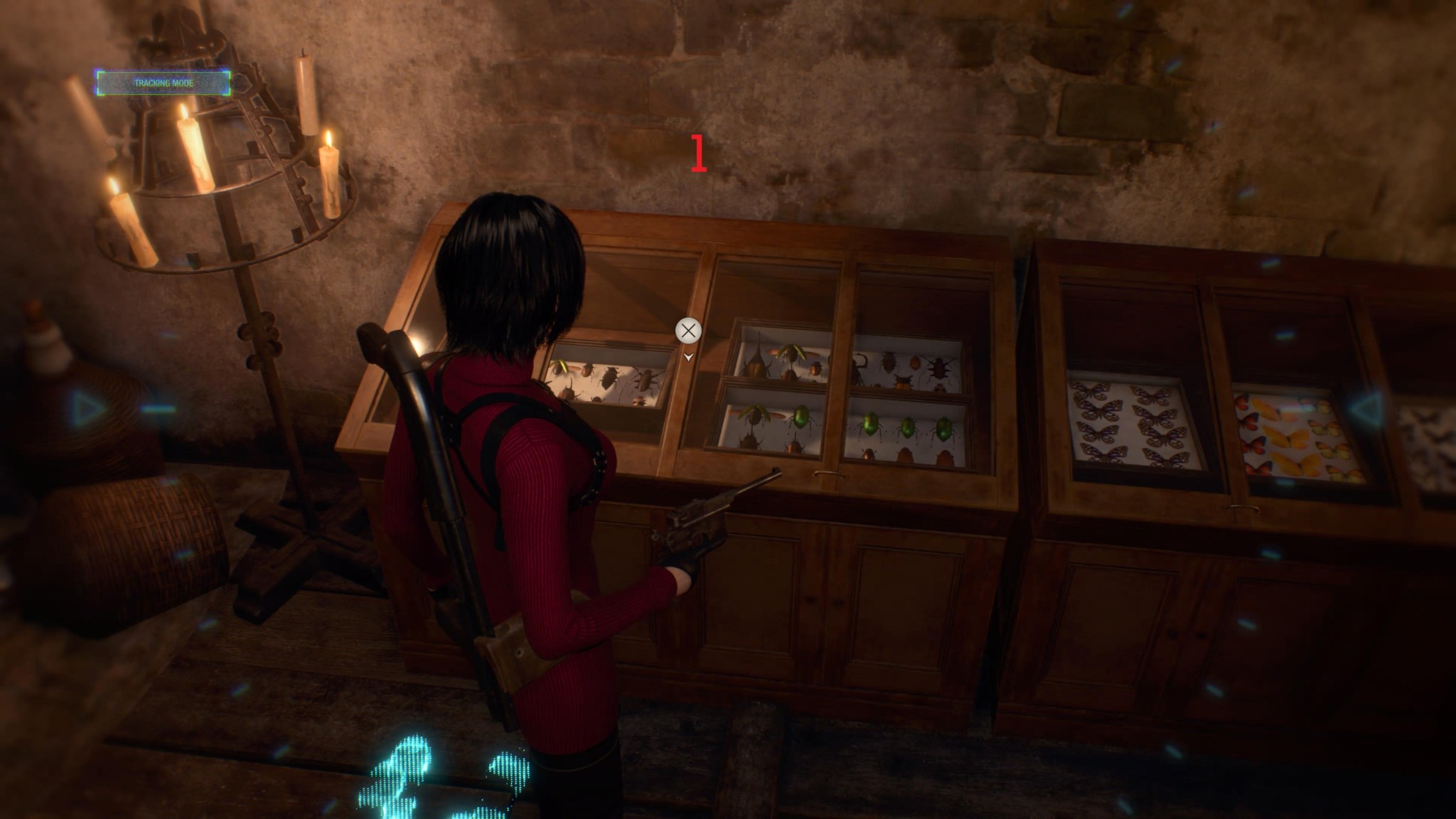Enable tracking by clicking its highlighted frame
Viewport: 1456px width, 819px height.
click(159, 82)
